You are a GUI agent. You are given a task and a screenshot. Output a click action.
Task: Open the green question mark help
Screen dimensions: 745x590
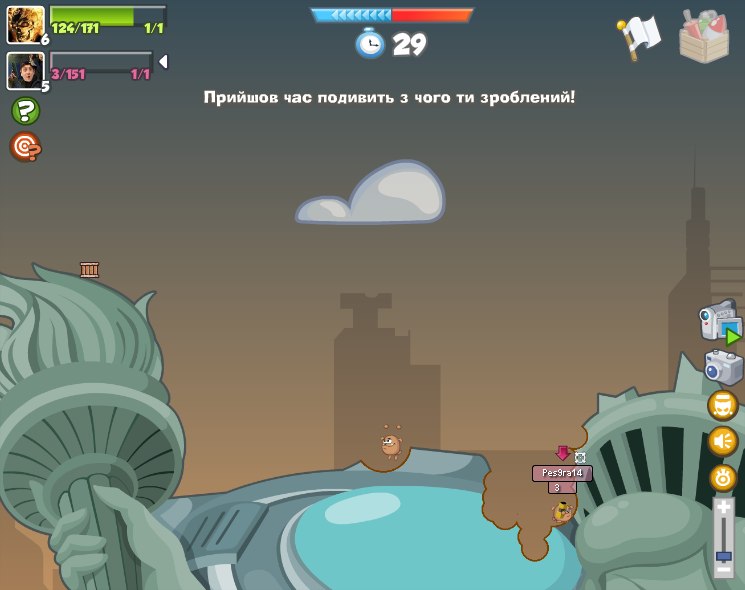25,111
